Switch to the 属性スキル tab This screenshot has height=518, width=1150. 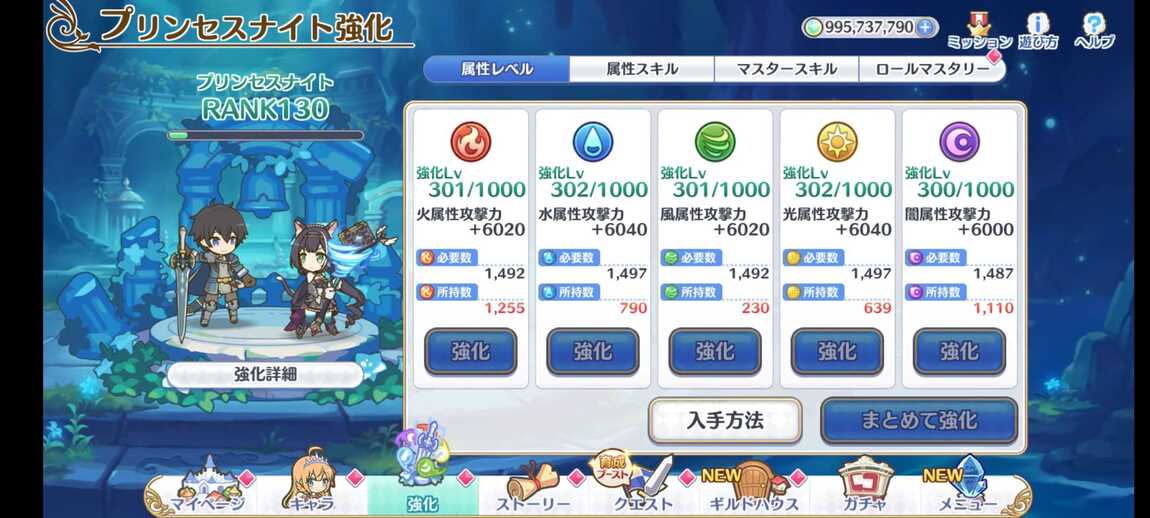click(x=642, y=69)
